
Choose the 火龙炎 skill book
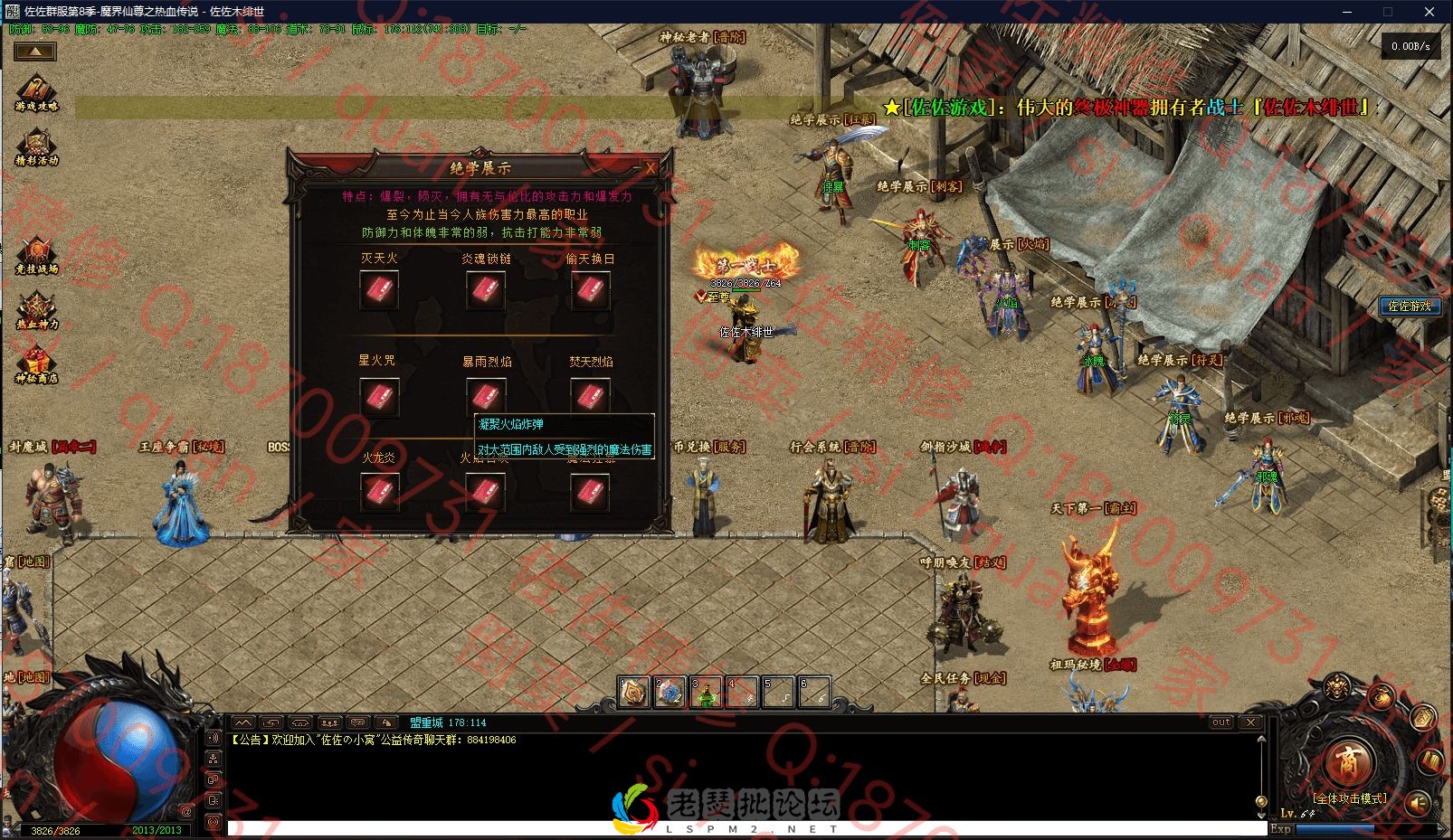[379, 491]
